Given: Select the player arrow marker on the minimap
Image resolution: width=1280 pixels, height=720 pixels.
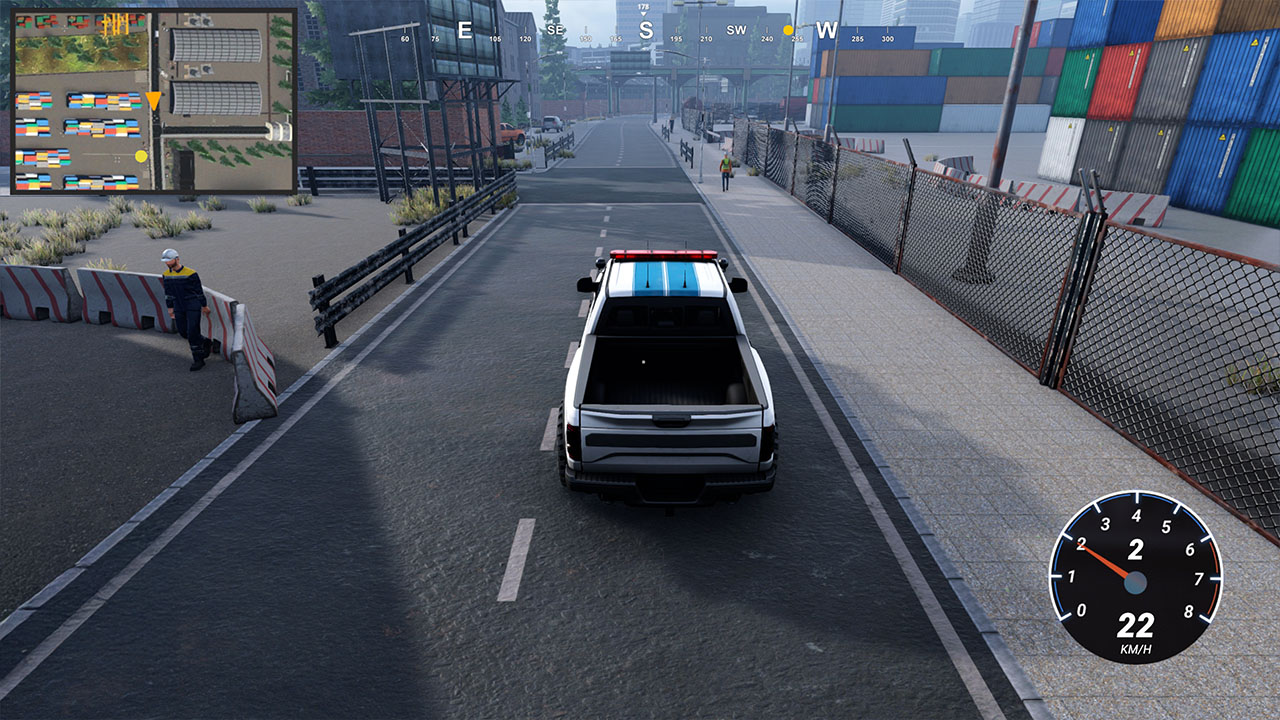Looking at the screenshot, I should pos(154,100).
